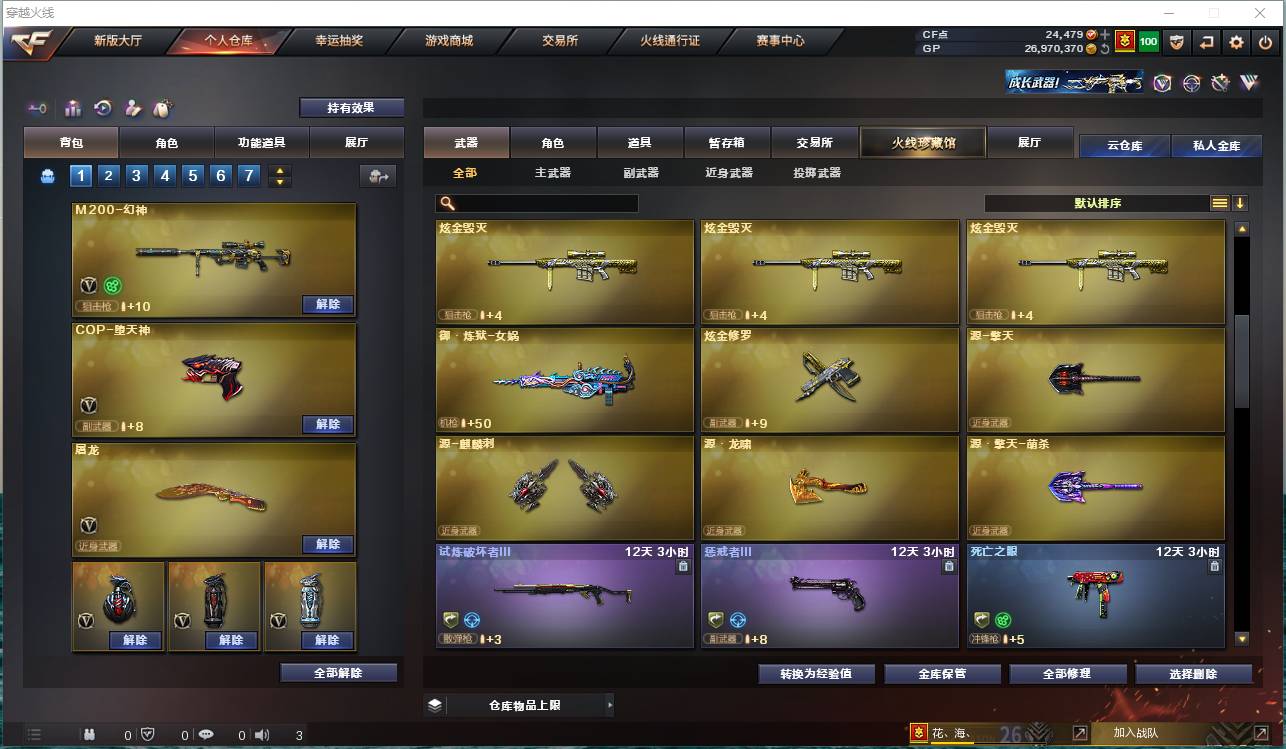The height and width of the screenshot is (749, 1286).
Task: Click the shield badge icon near the top-right
Action: click(x=1178, y=43)
